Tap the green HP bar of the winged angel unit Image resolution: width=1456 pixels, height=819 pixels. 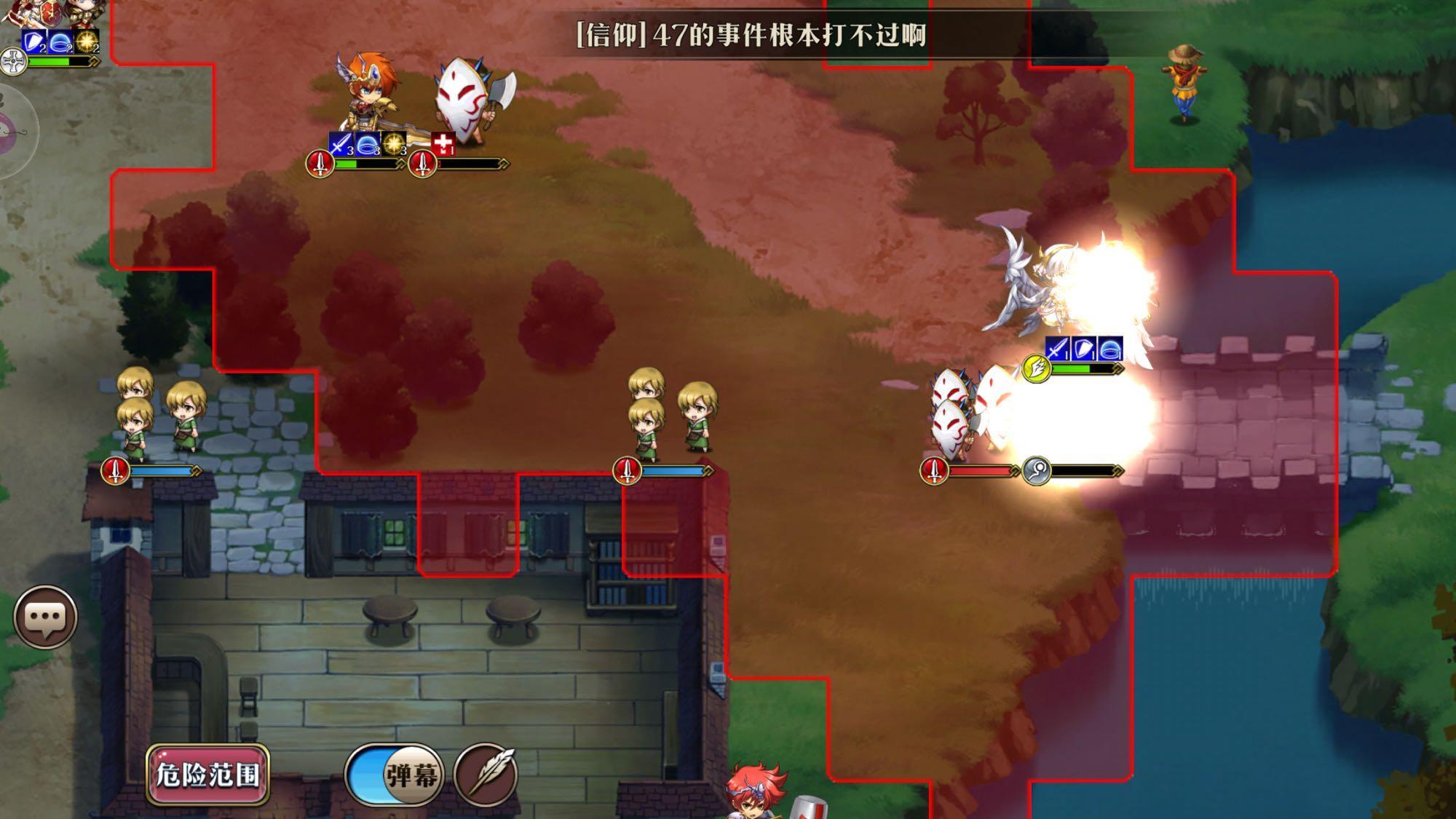point(1070,369)
